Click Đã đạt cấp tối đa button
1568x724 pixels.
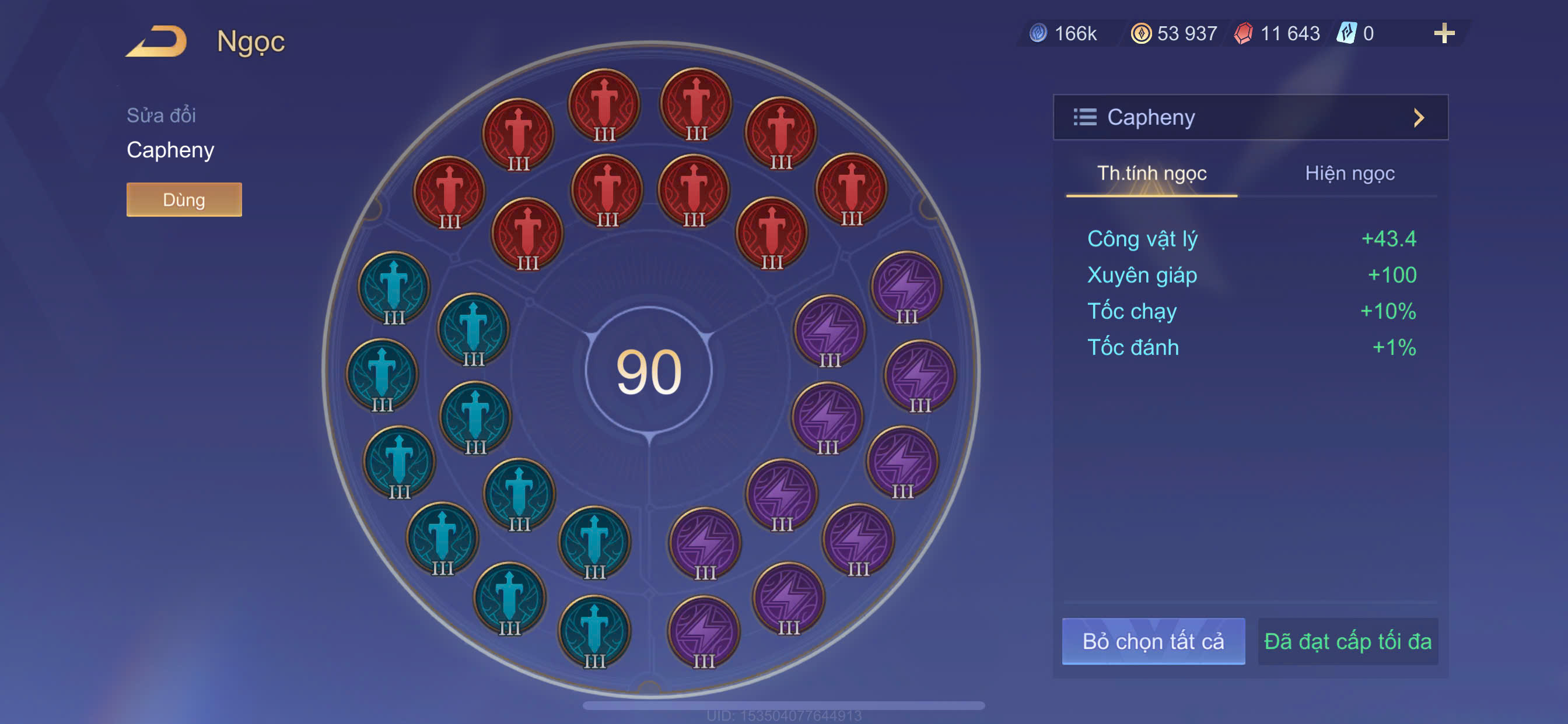(x=1347, y=641)
